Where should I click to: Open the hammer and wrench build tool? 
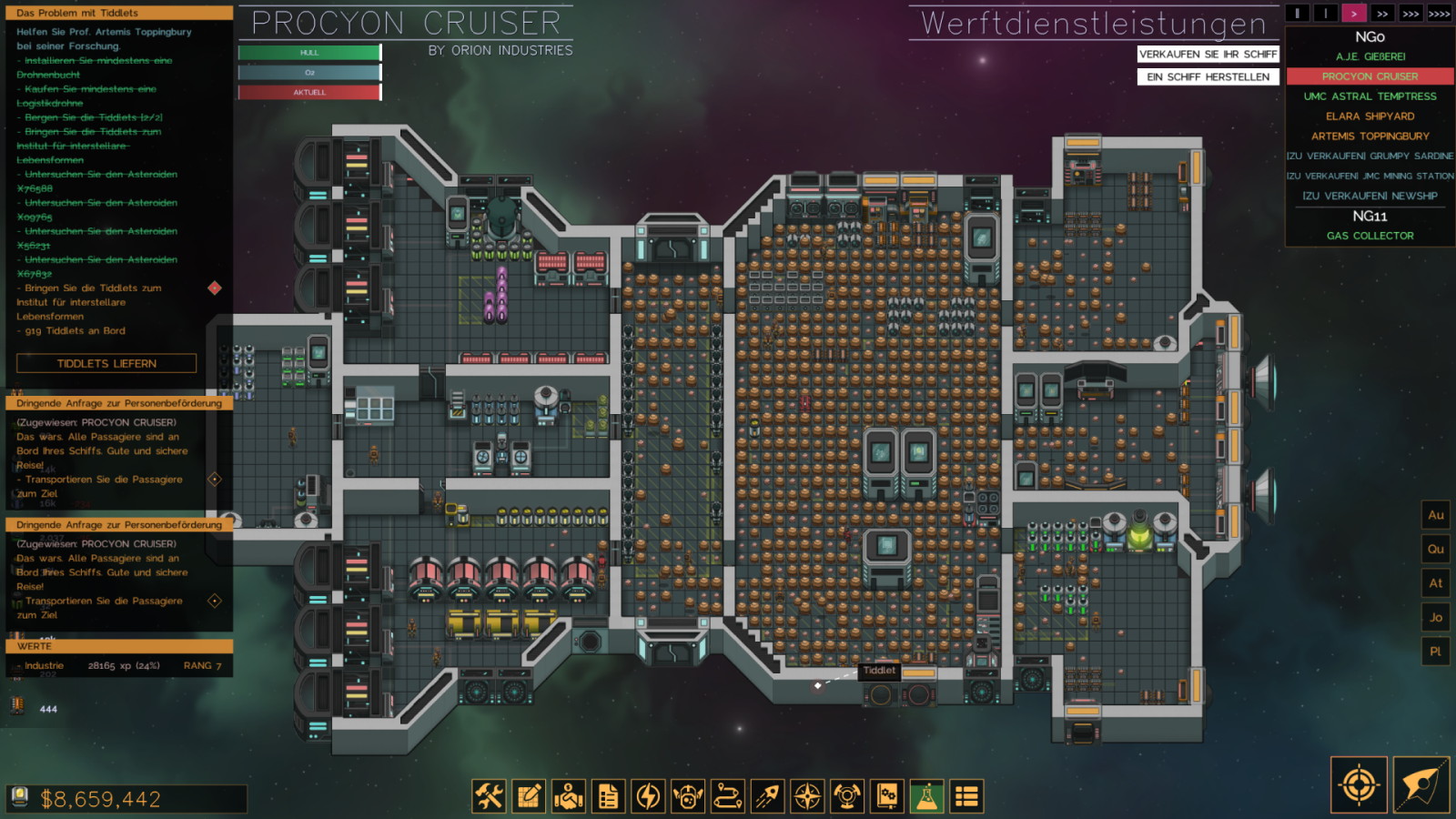(489, 796)
